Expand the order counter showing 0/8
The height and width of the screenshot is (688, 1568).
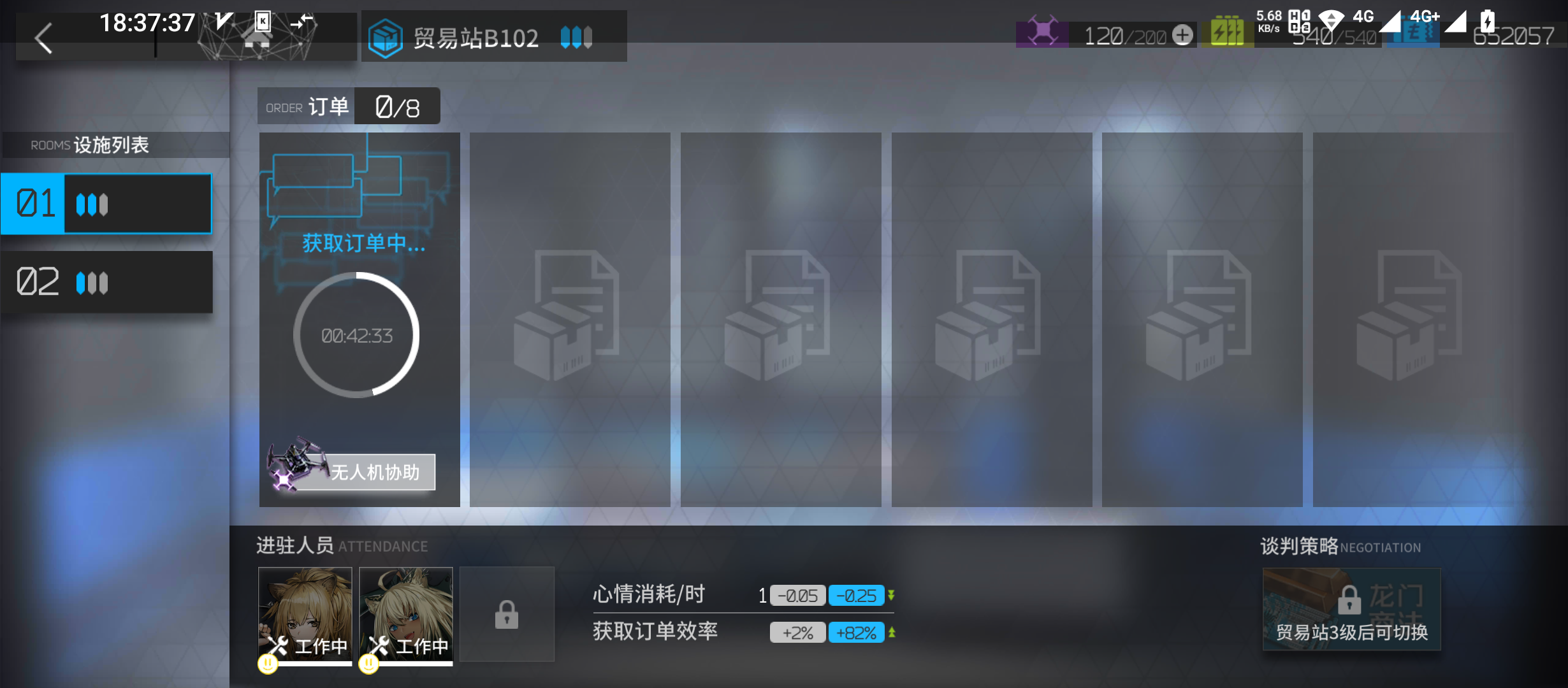click(x=396, y=106)
